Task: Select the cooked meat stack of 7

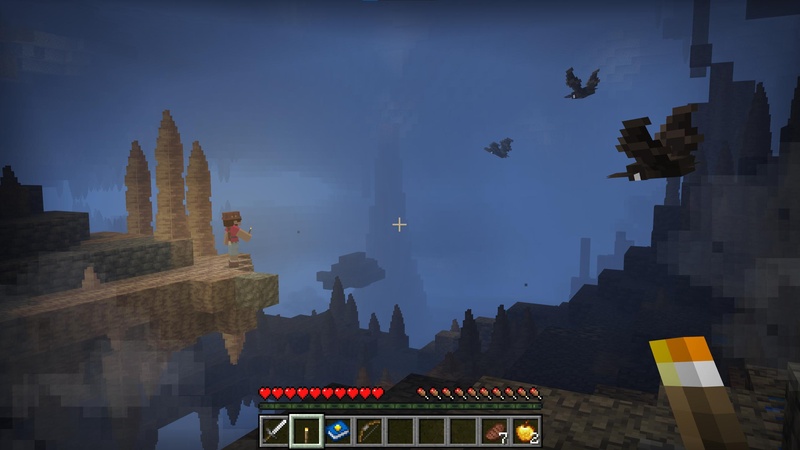Action: pos(494,431)
